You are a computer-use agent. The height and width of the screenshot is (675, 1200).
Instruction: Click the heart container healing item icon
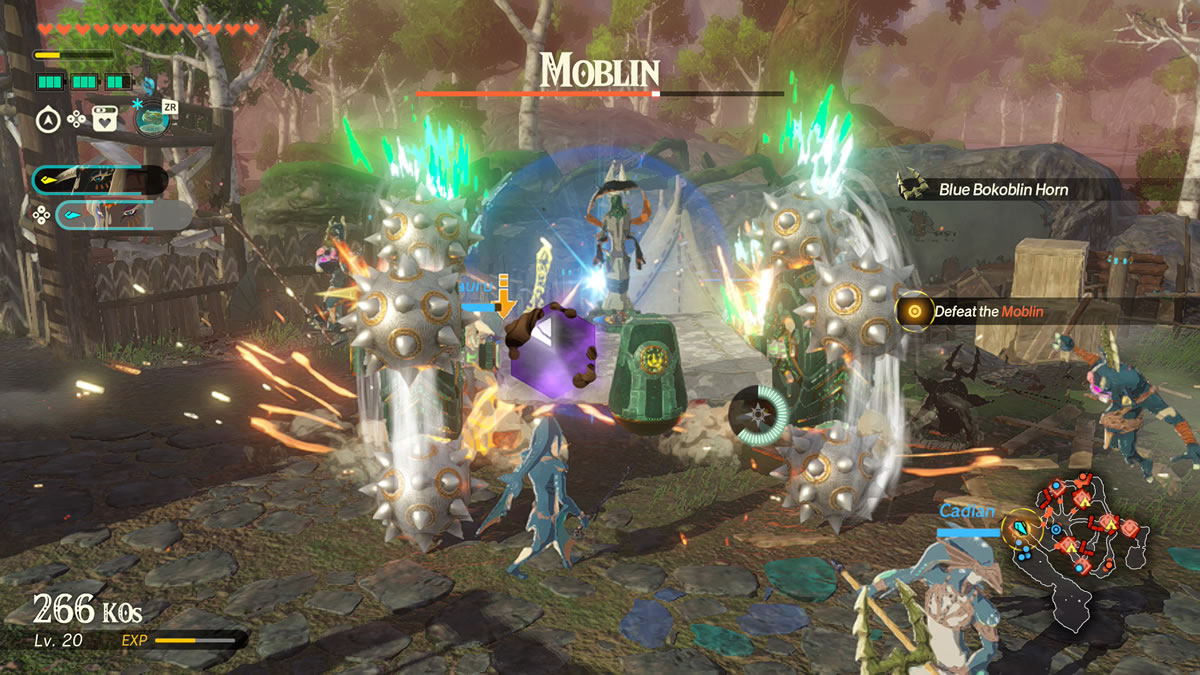click(105, 119)
